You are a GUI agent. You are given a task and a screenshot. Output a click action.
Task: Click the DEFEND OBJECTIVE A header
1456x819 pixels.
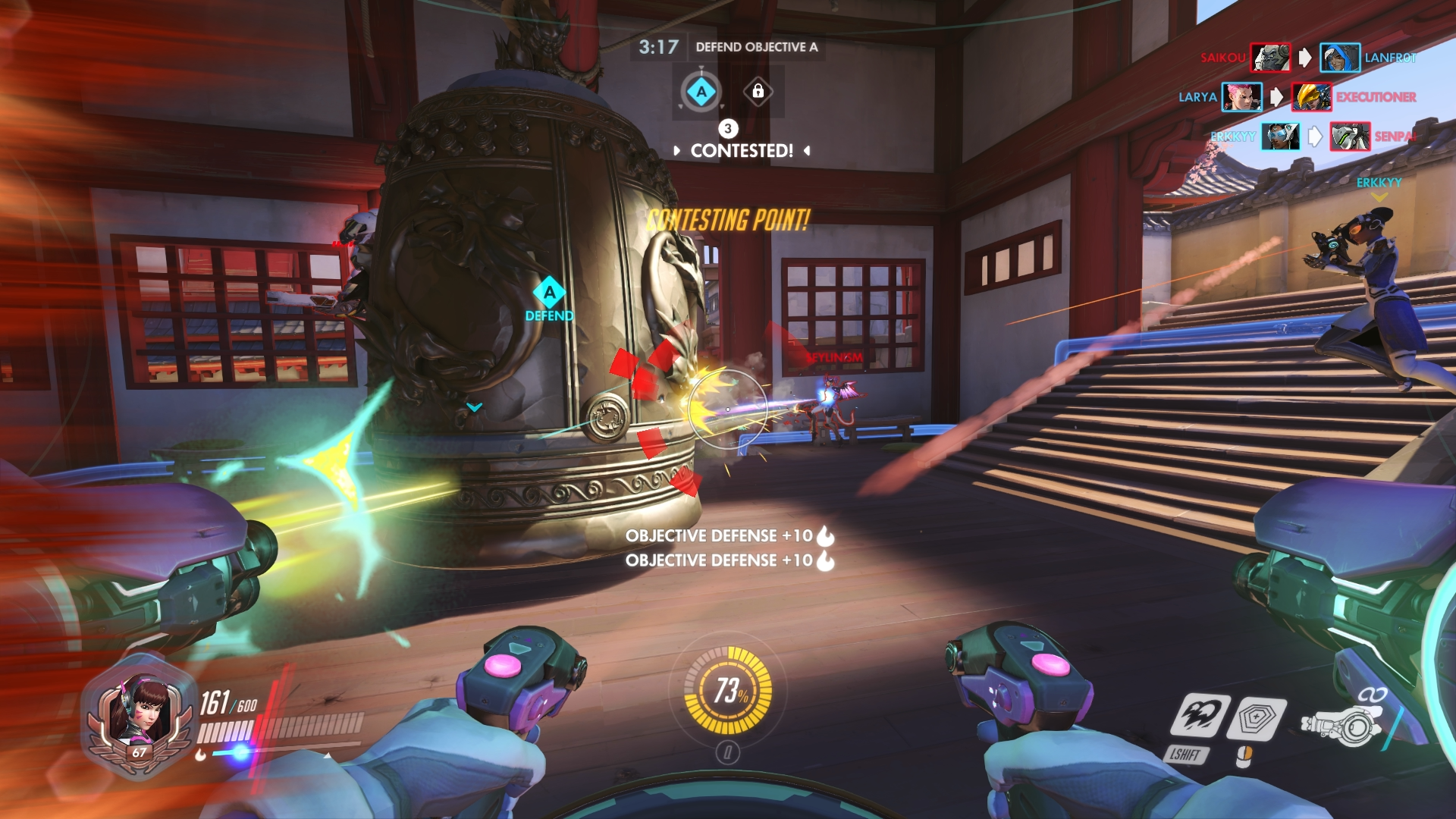click(756, 46)
